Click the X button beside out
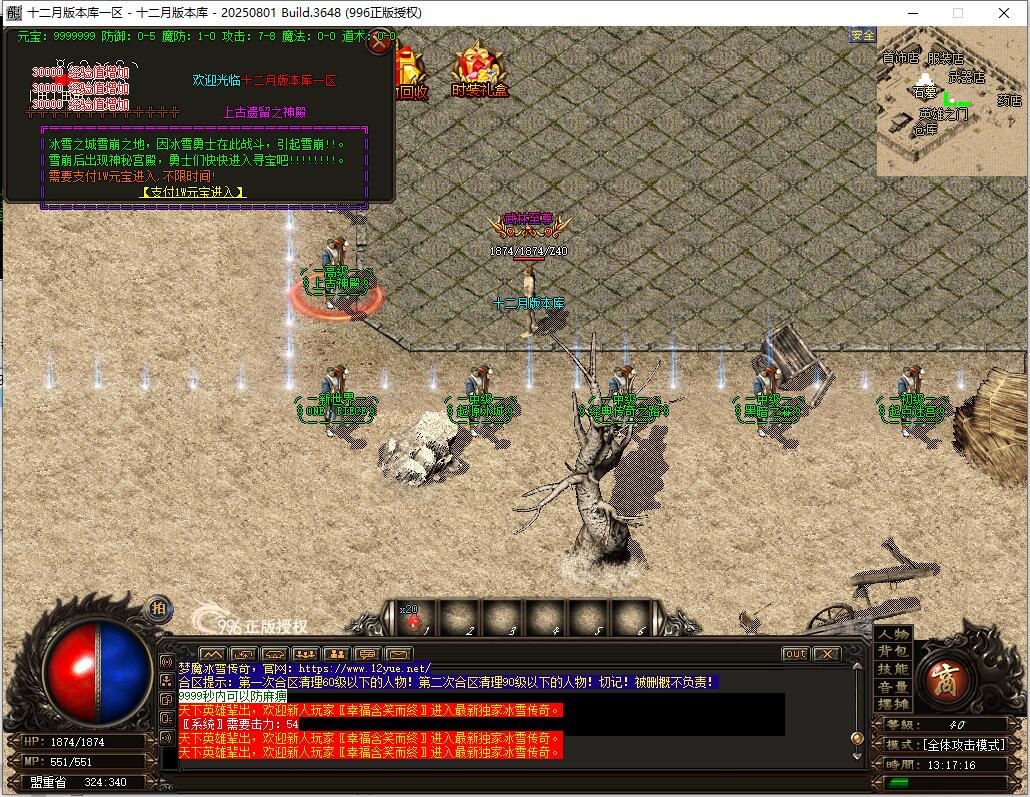This screenshot has height=797, width=1030. click(826, 654)
